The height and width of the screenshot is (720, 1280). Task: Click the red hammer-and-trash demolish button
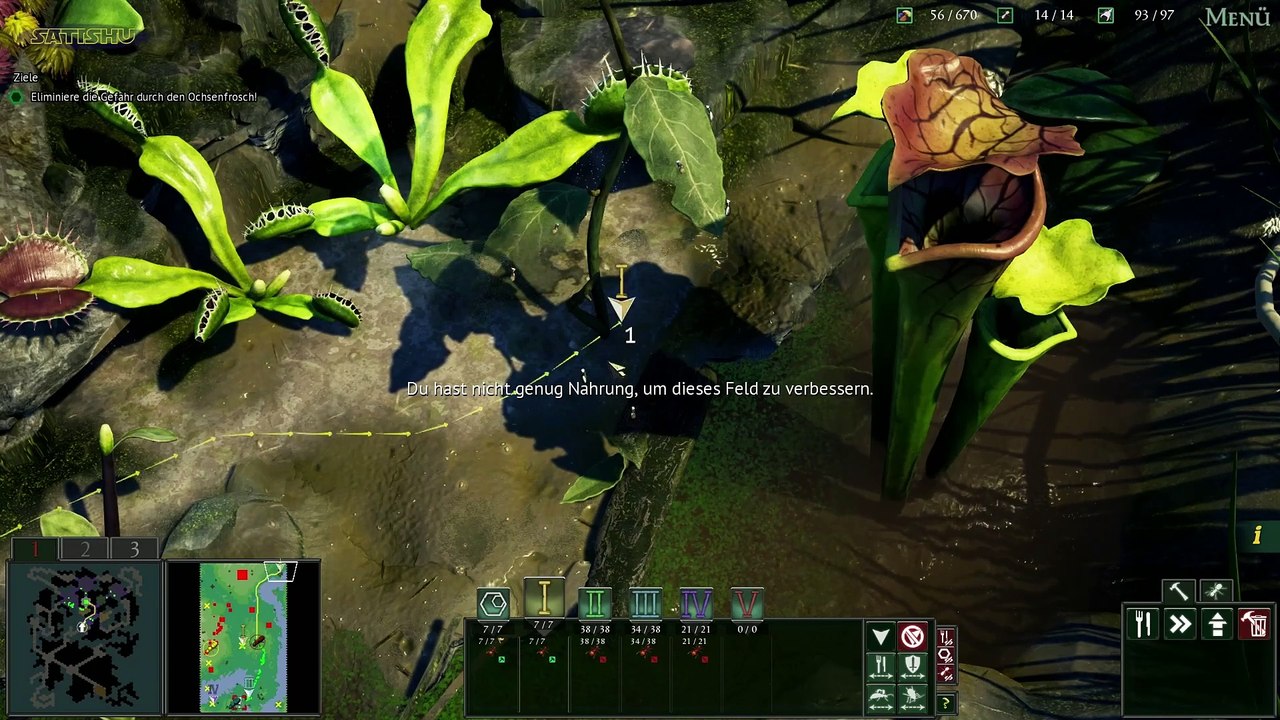pos(1254,624)
